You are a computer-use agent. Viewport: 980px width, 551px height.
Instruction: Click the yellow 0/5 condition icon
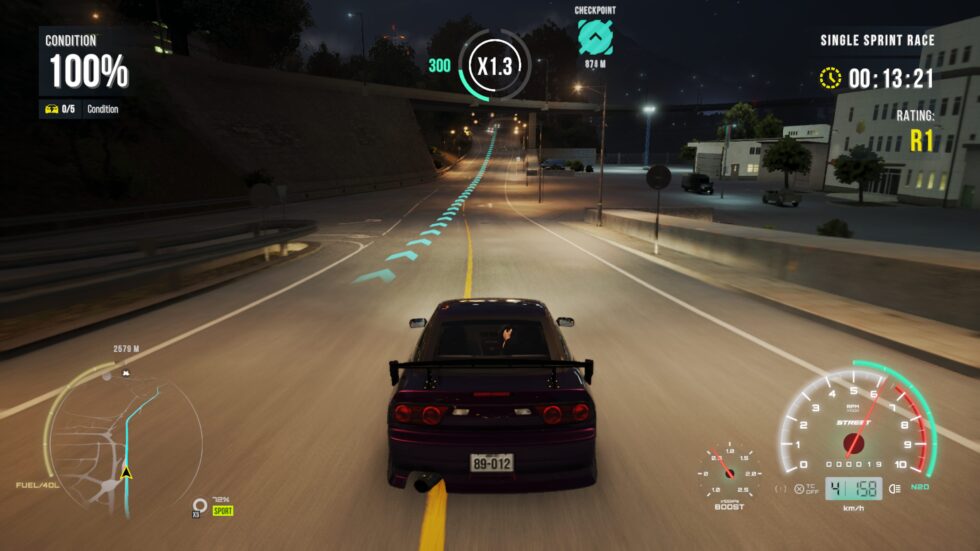pos(53,109)
